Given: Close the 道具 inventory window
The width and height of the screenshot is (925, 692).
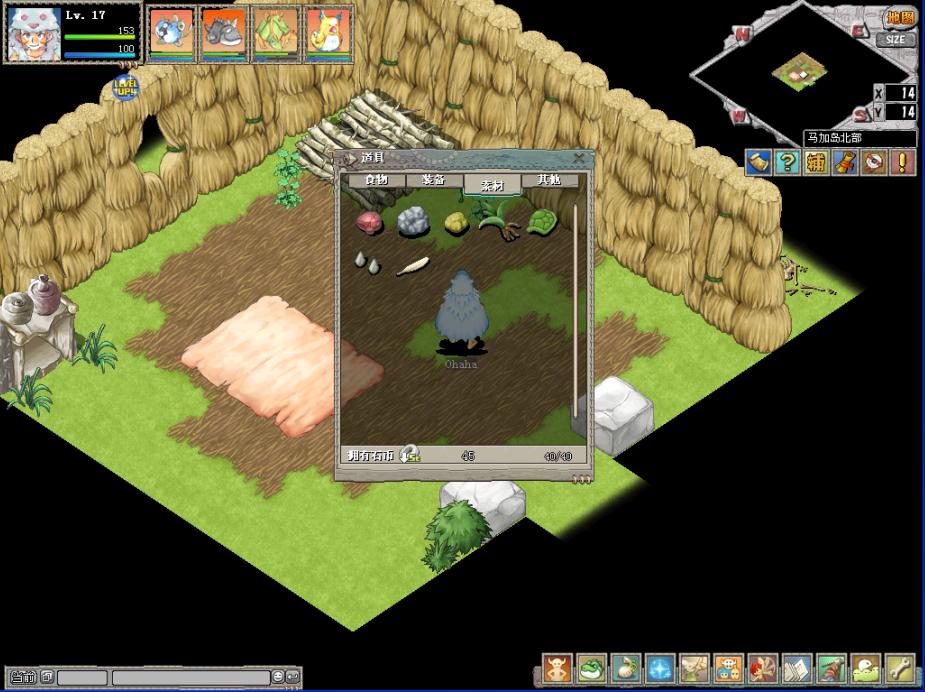Looking at the screenshot, I should pos(578,158).
